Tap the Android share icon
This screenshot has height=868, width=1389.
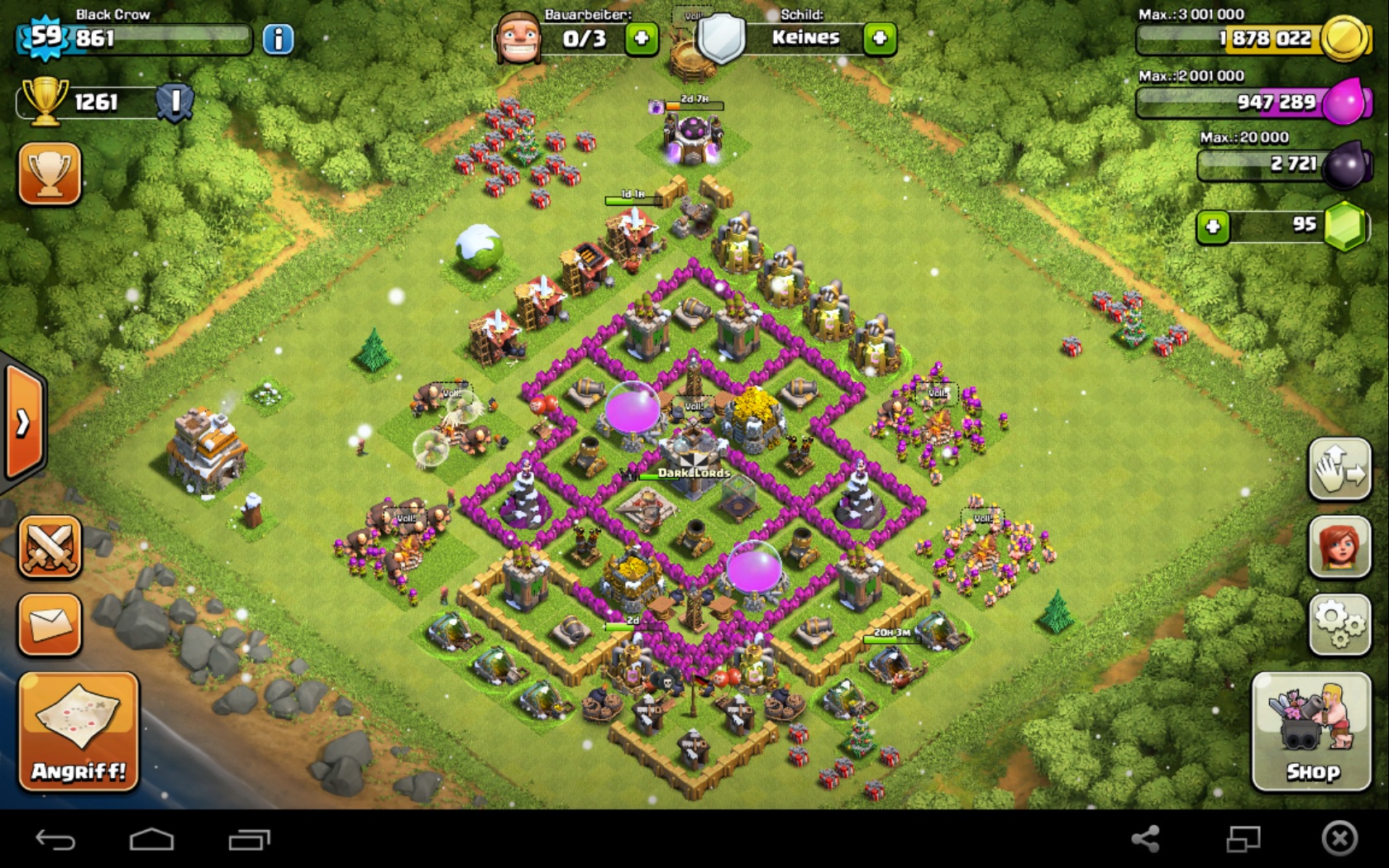tap(1145, 839)
